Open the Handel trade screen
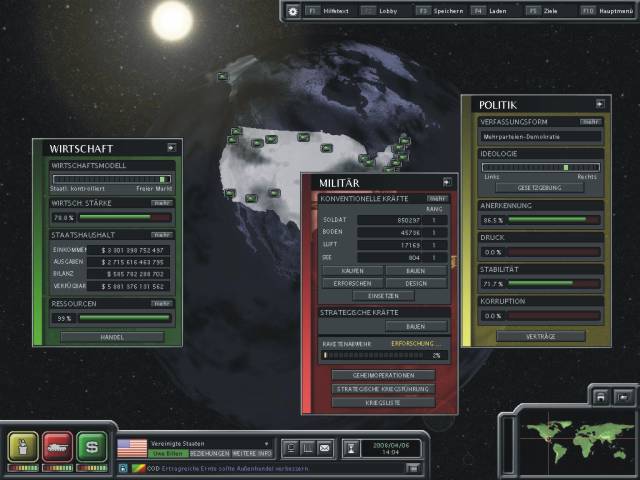The image size is (640, 480). tap(112, 336)
